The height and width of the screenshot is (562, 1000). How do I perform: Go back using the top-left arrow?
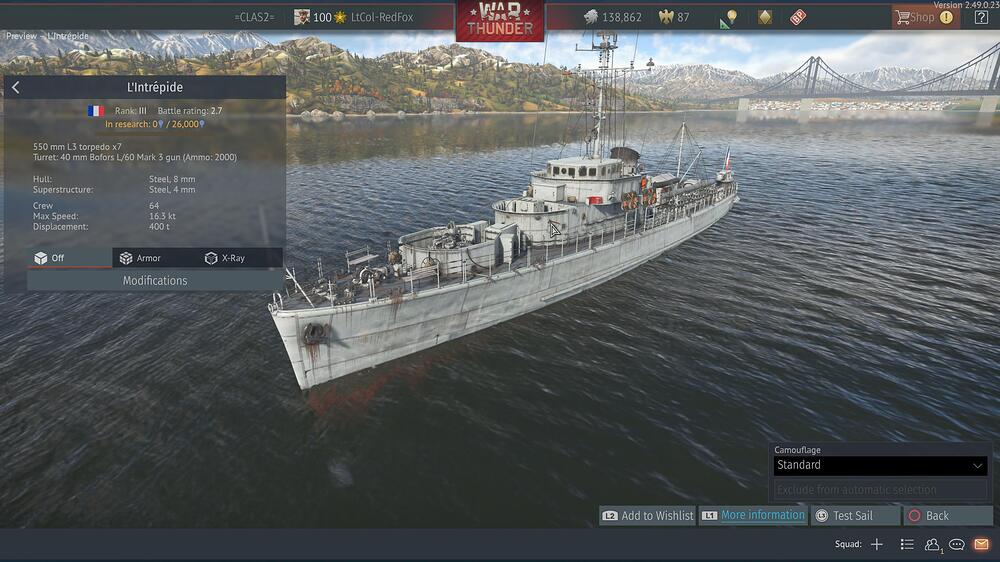pyautogui.click(x=16, y=88)
